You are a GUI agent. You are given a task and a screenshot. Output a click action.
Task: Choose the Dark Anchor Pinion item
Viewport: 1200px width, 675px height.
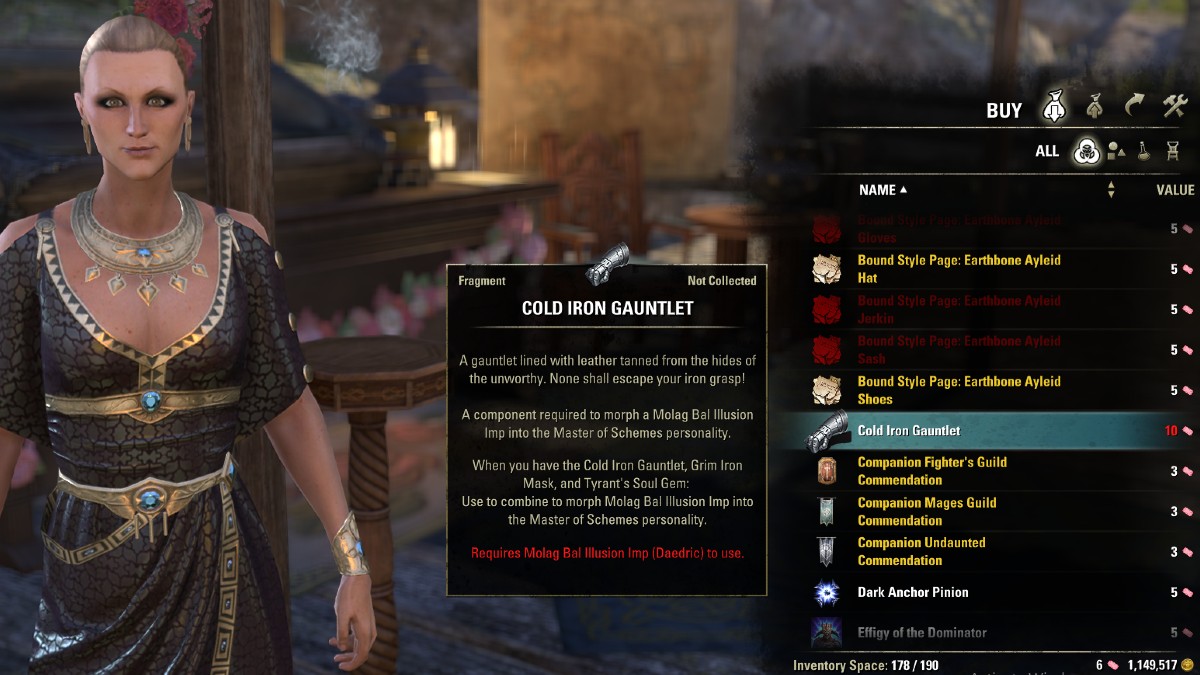[x=912, y=593]
